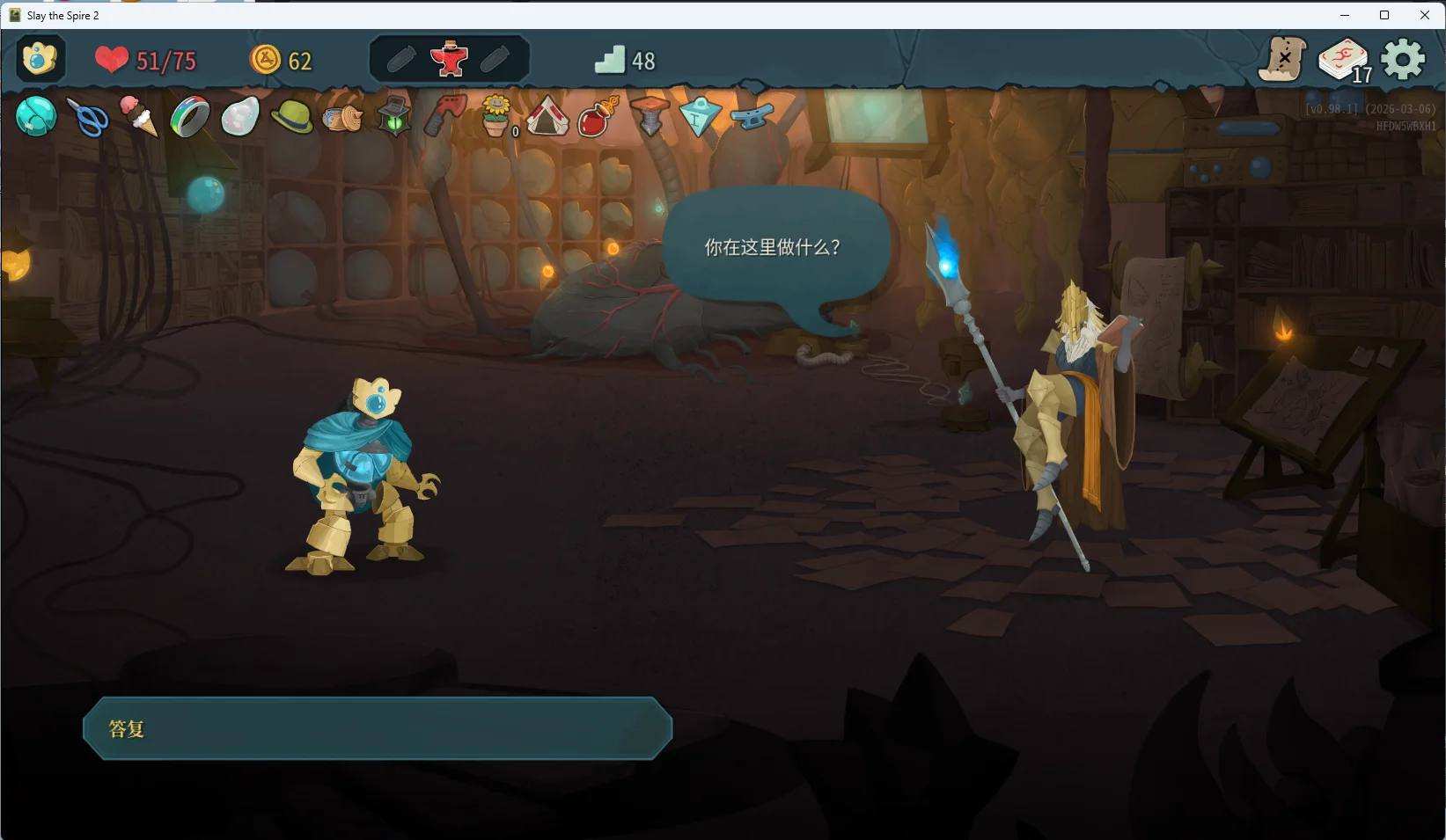Inspect the blue anvil relic
Screen dimensions: 1446x840
752,116
